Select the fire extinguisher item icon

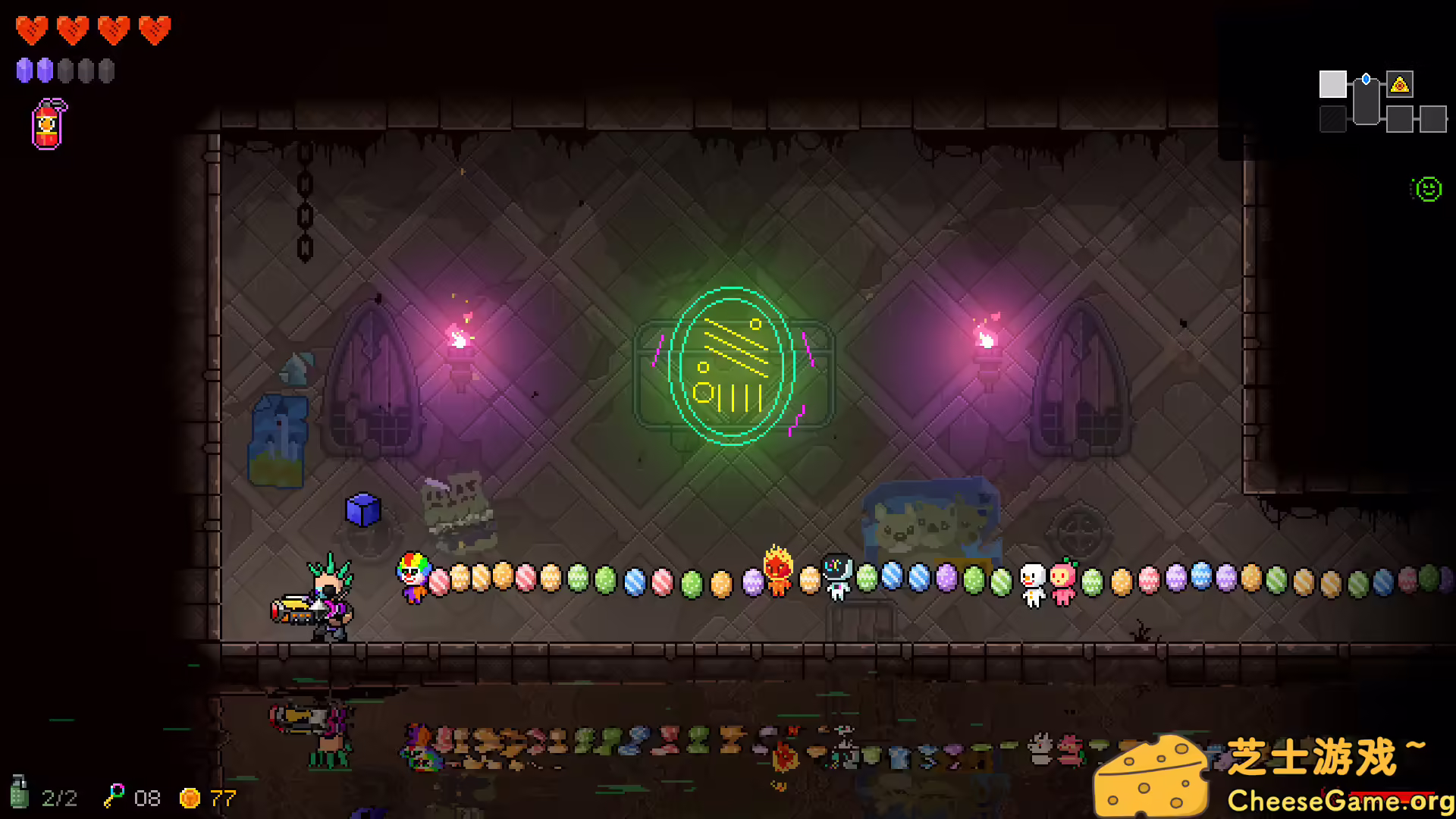pyautogui.click(x=46, y=124)
